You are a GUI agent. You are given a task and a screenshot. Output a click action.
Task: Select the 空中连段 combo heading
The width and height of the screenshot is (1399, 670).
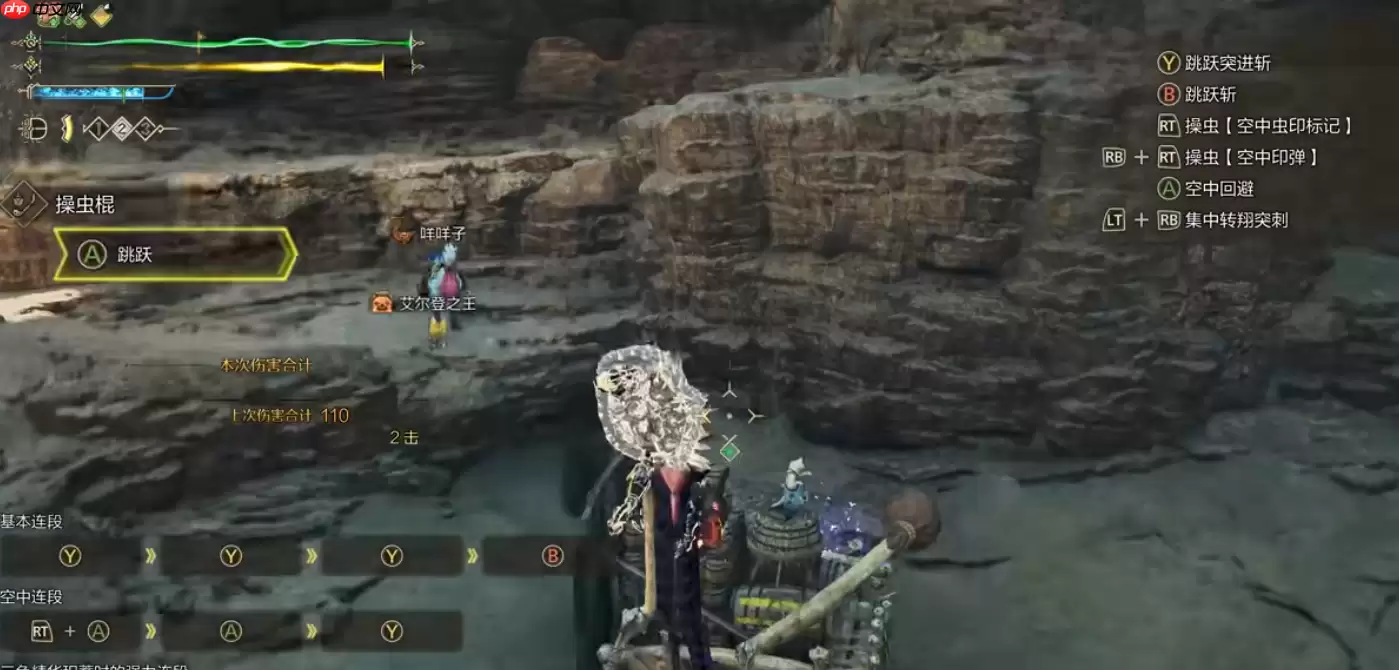click(x=32, y=596)
